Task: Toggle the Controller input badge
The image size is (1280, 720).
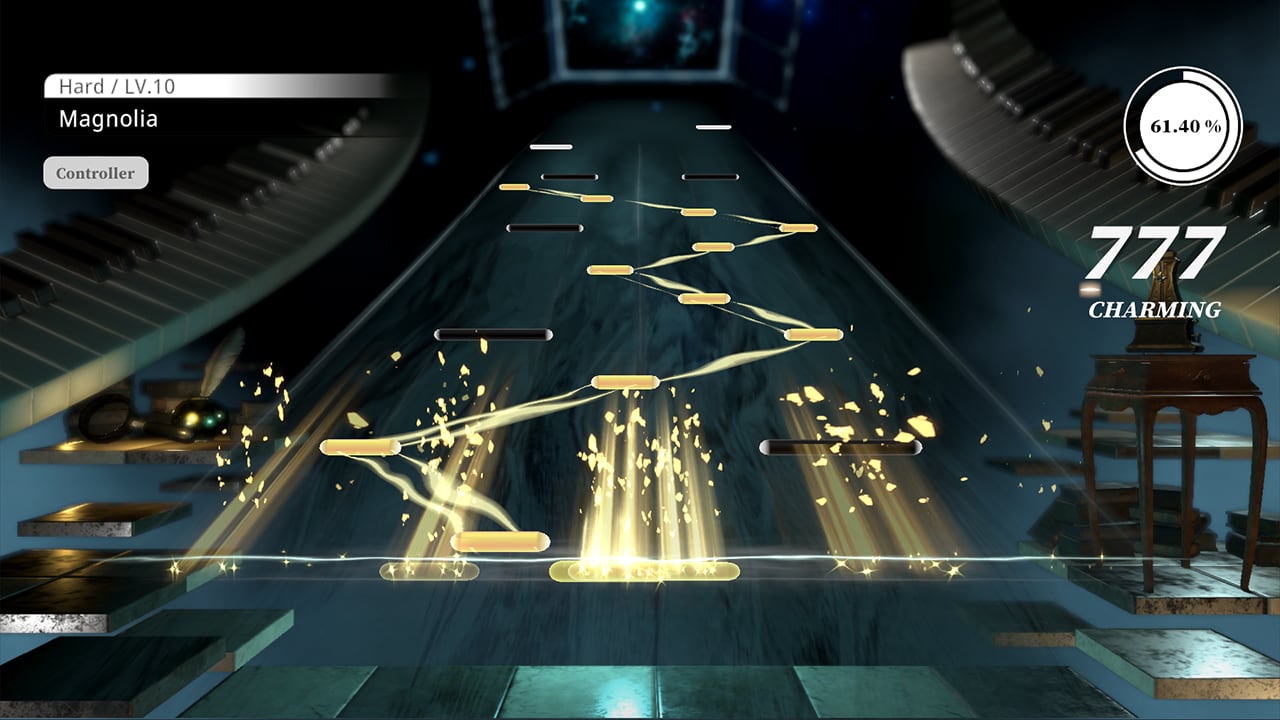Action: (94, 172)
